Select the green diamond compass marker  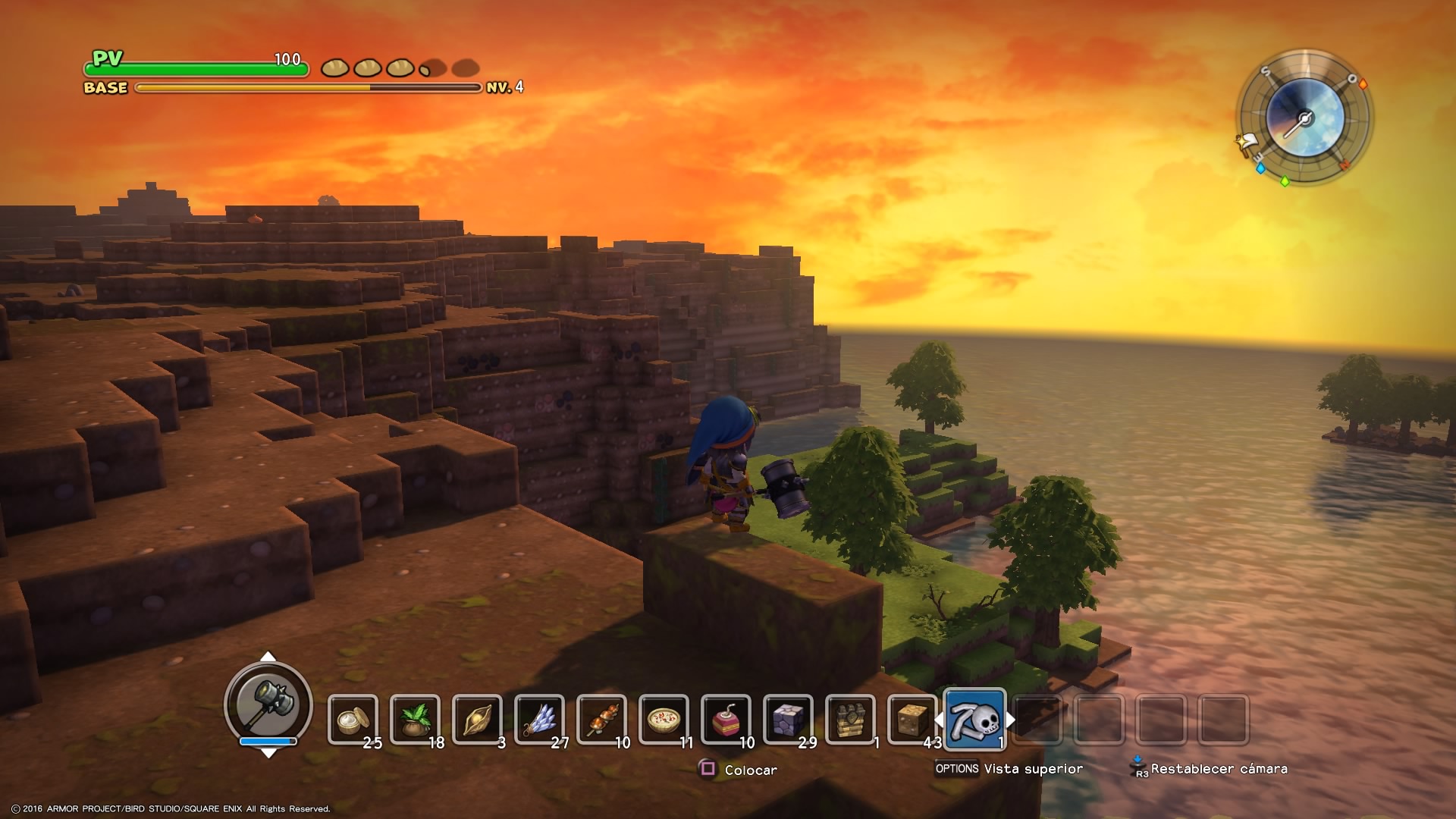[x=1285, y=181]
